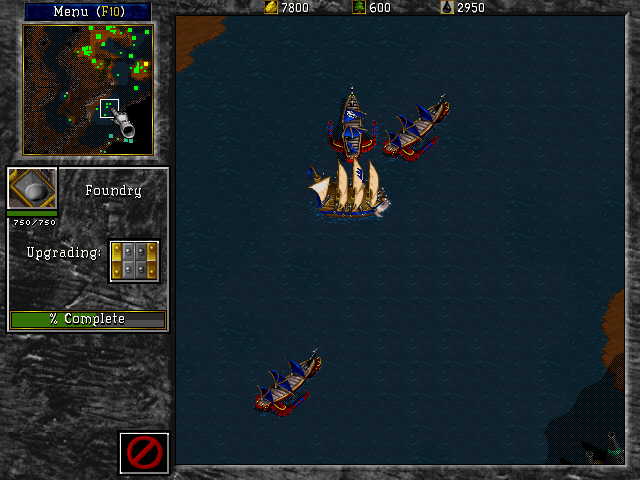Image resolution: width=640 pixels, height=480 pixels.
Task: Cancel the upgrade with the red circle button
Action: pyautogui.click(x=145, y=453)
